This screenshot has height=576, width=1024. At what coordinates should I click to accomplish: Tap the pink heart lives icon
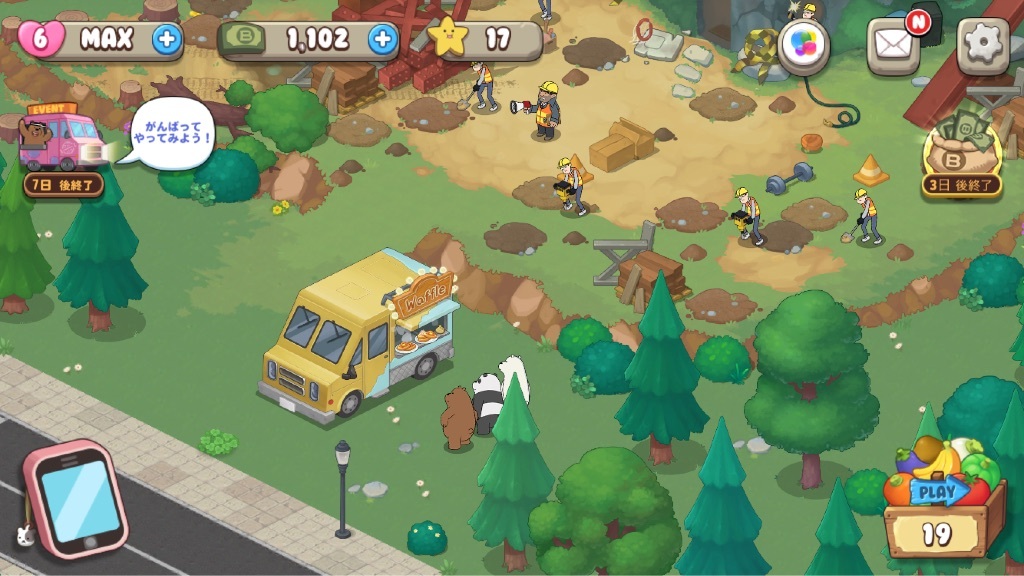pos(41,40)
